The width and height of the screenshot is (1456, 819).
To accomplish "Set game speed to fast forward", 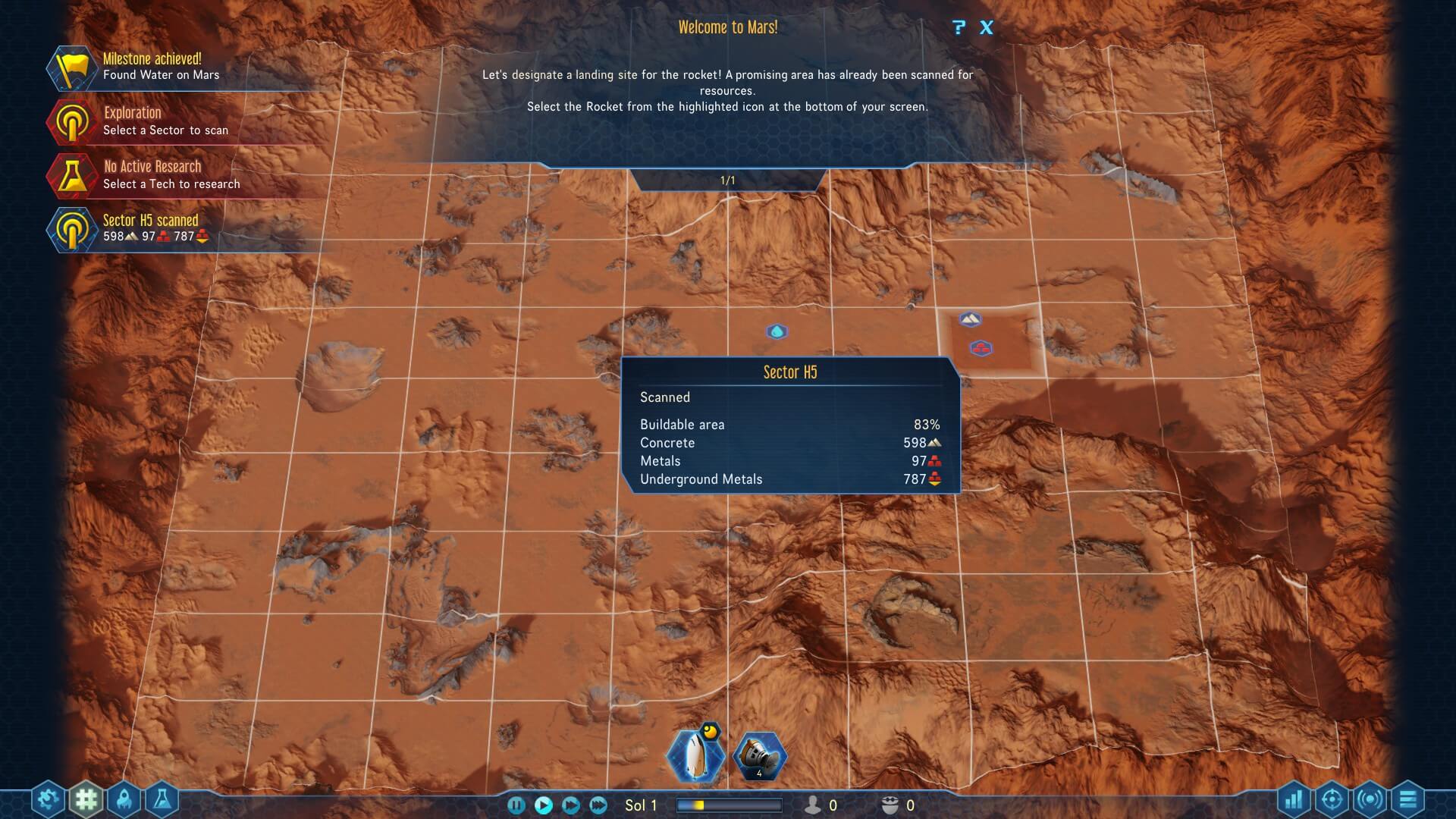I will click(571, 805).
